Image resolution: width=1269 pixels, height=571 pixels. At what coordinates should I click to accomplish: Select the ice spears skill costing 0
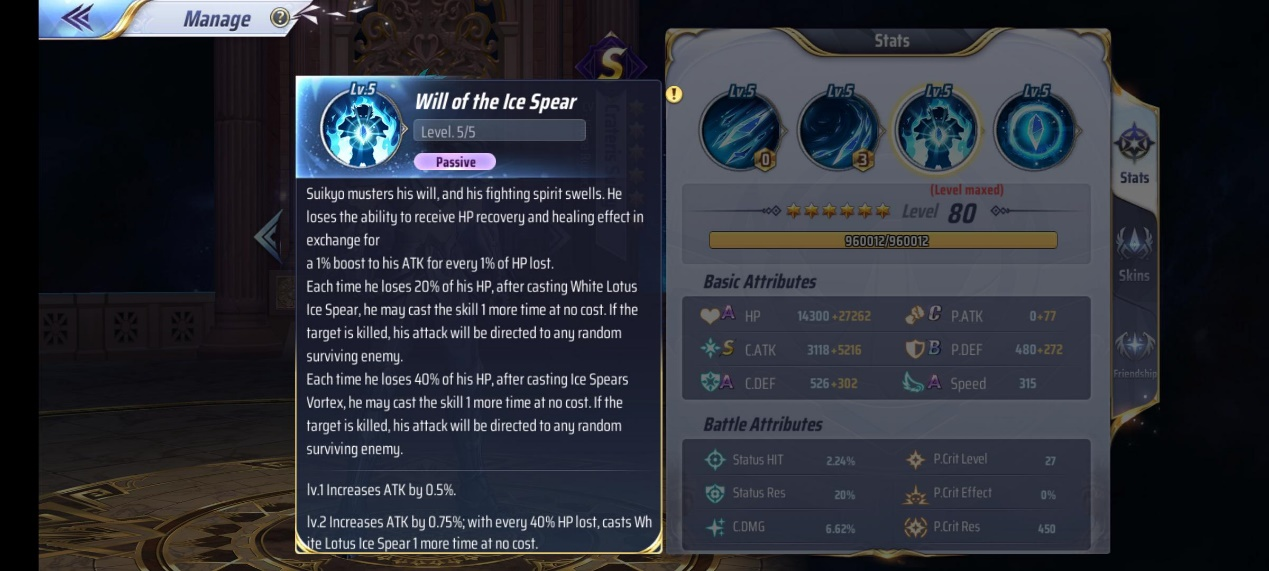coord(740,128)
